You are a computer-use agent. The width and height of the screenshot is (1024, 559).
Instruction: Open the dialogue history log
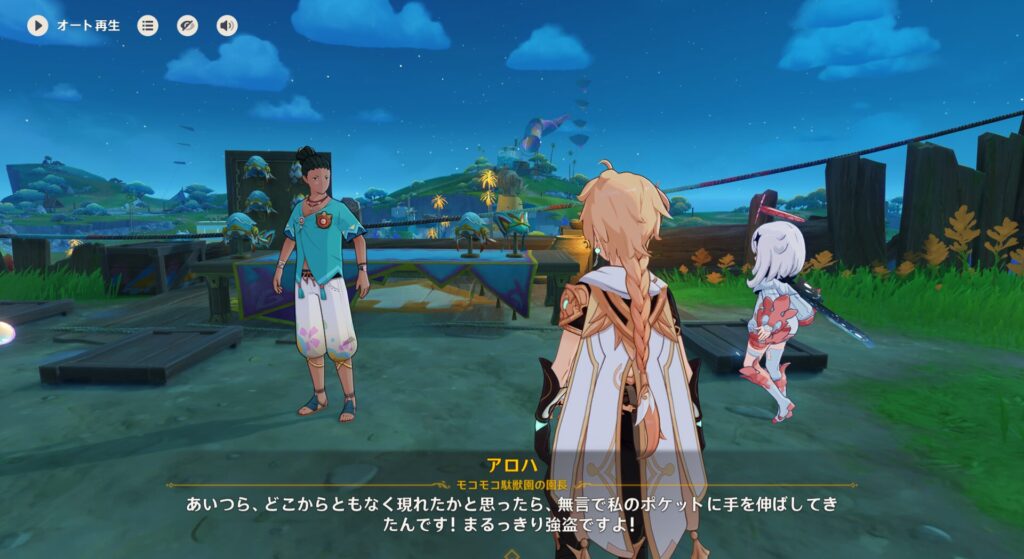click(x=148, y=26)
